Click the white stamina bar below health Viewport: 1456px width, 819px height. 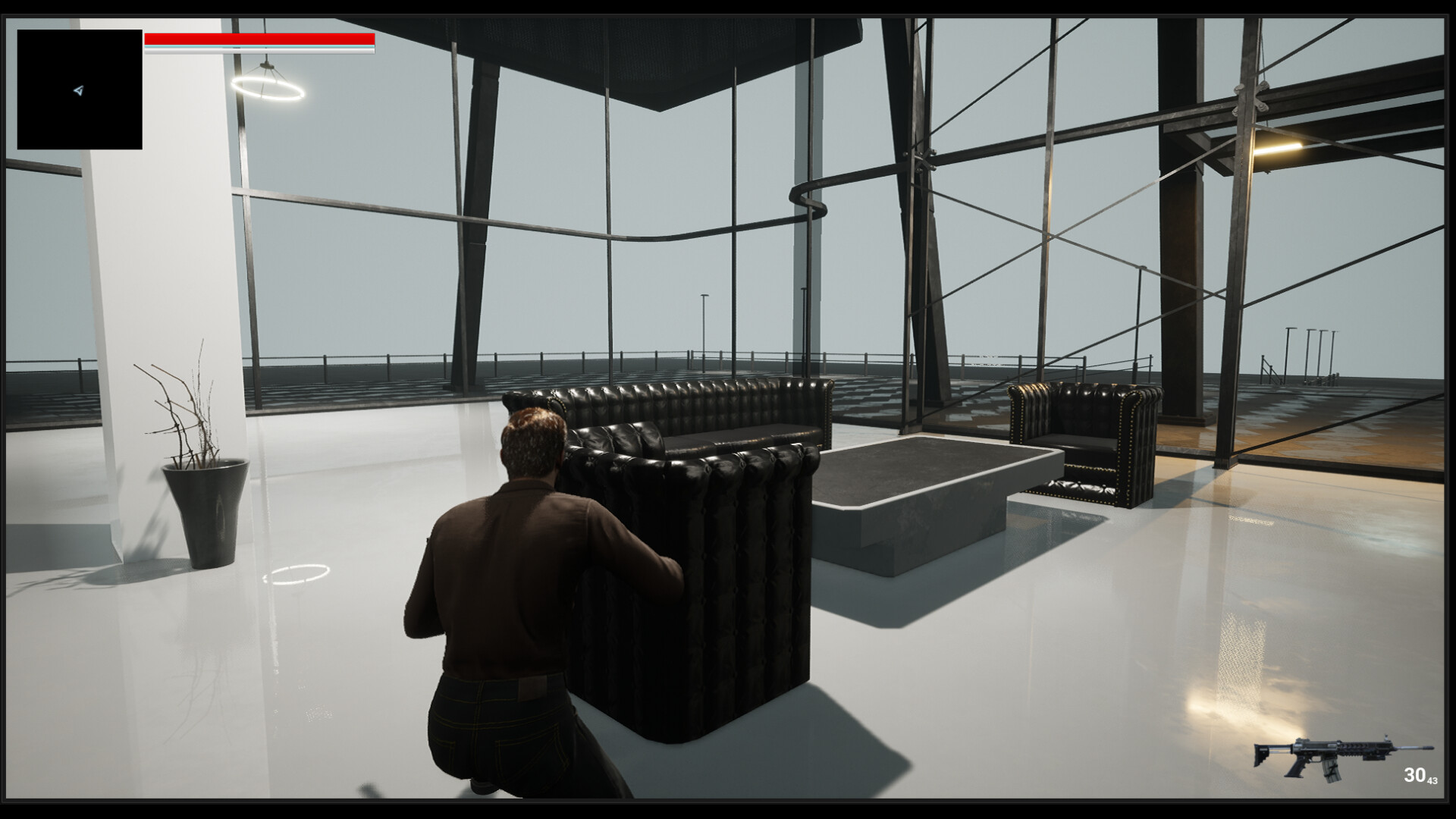tap(260, 49)
